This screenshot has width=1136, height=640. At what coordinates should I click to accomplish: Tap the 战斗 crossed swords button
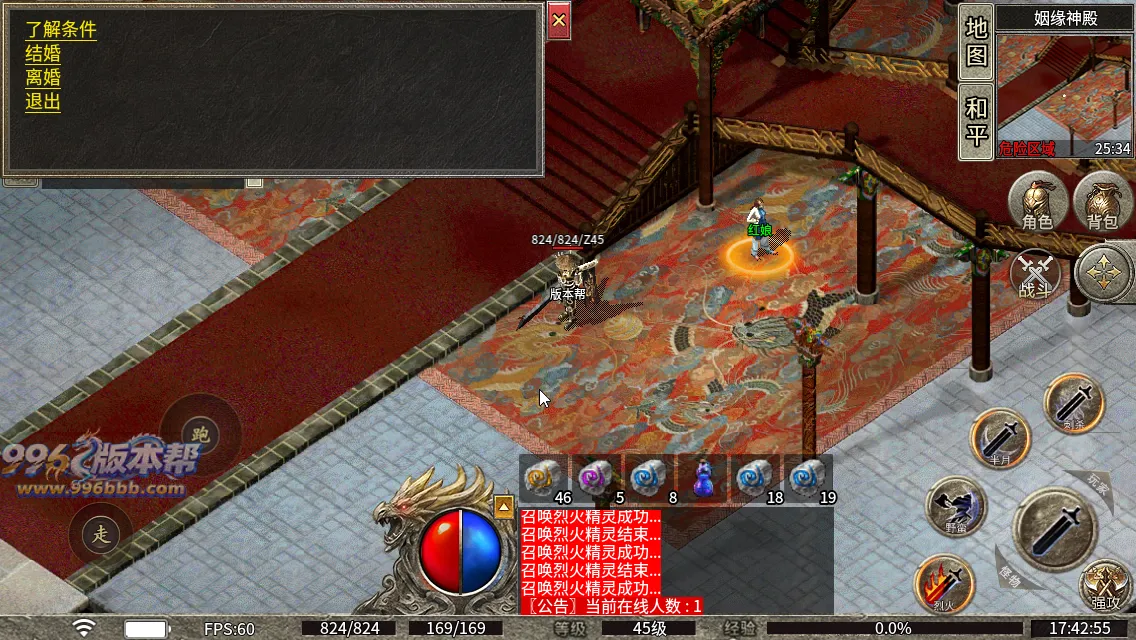coord(1036,275)
